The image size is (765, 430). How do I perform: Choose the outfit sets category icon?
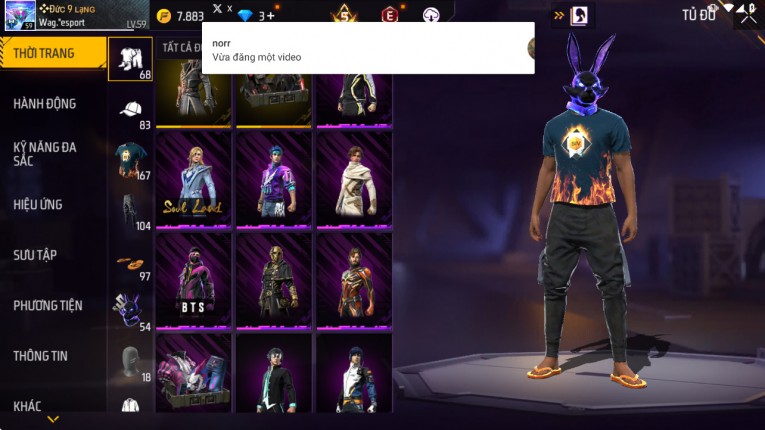pos(129,59)
